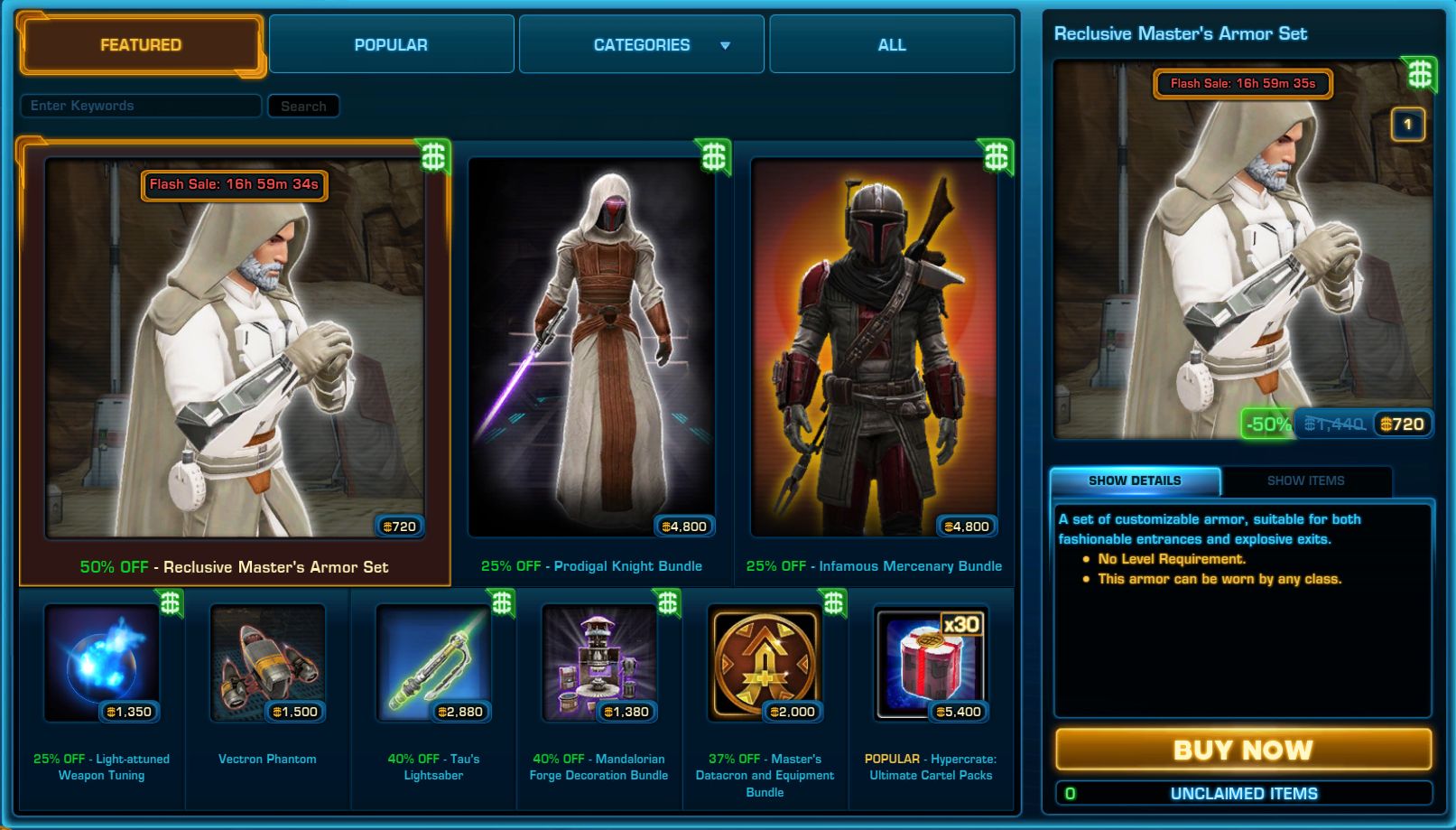Open the Mandalorian Forge Decoration Bundle icon
The height and width of the screenshot is (830, 1456).
(x=598, y=663)
